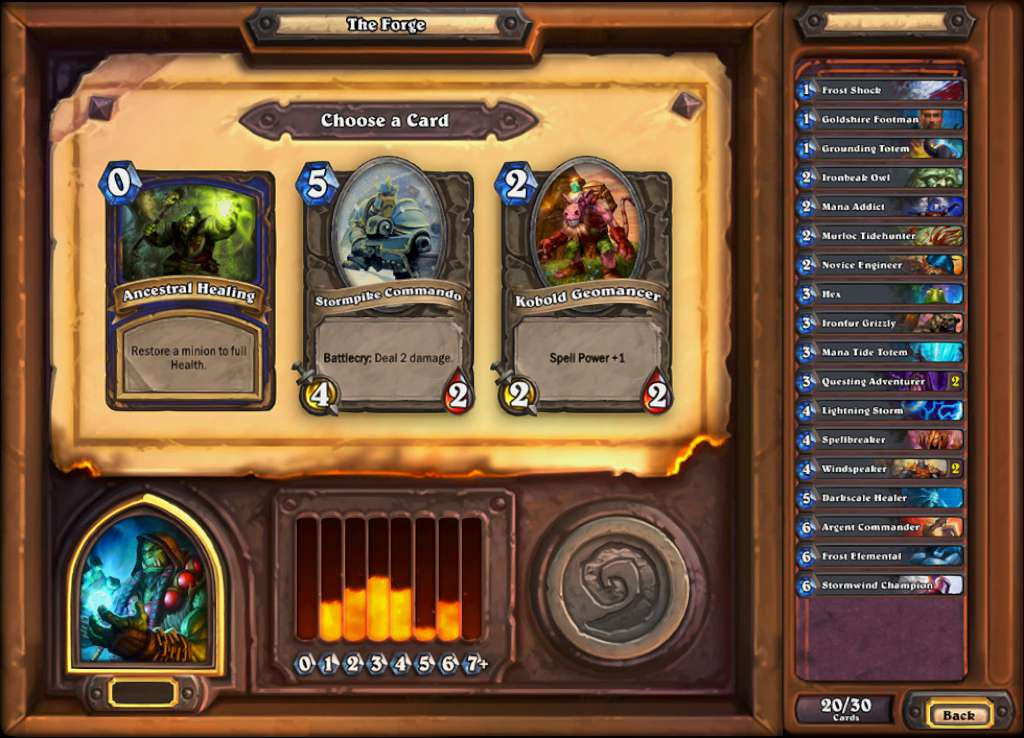The width and height of the screenshot is (1024, 738).
Task: Click the Back button
Action: tap(958, 714)
